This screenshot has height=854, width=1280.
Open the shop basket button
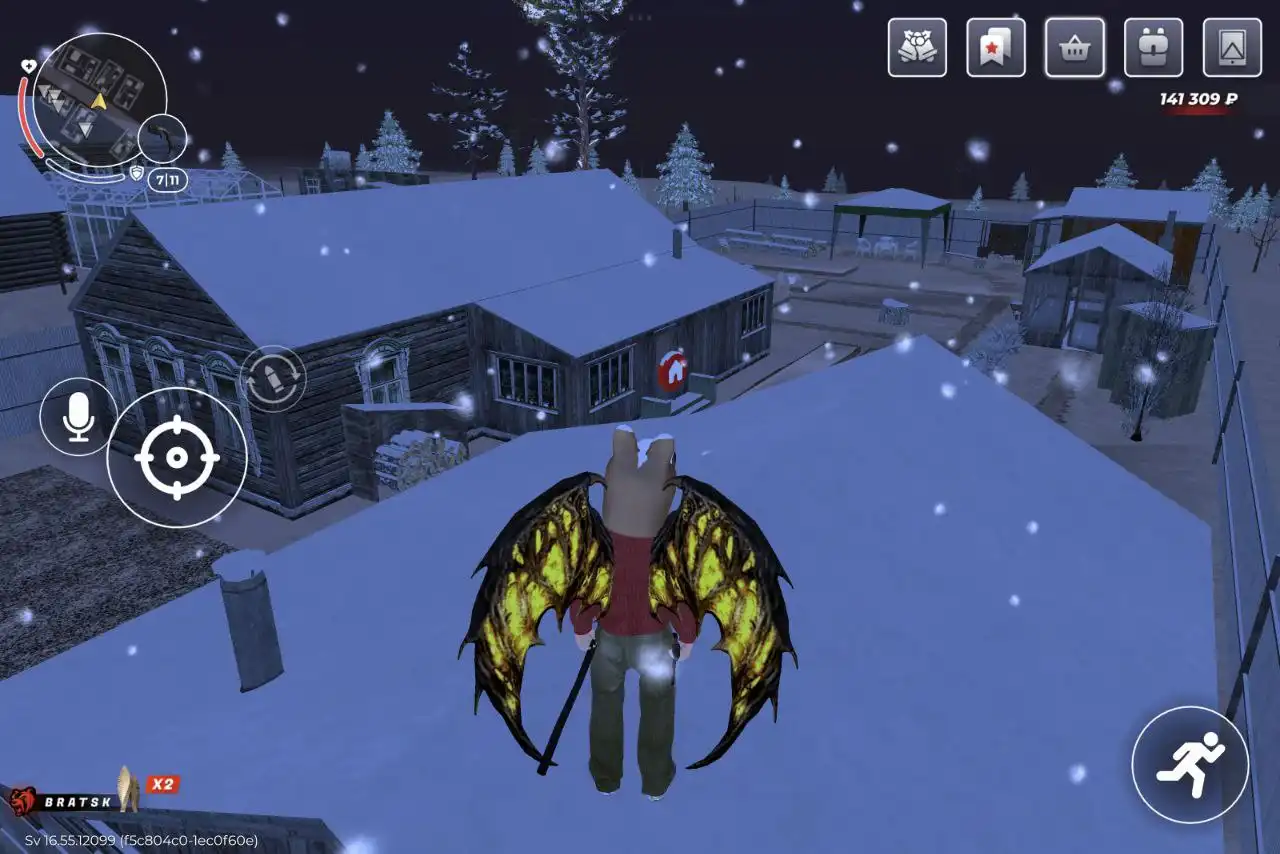pos(1075,47)
